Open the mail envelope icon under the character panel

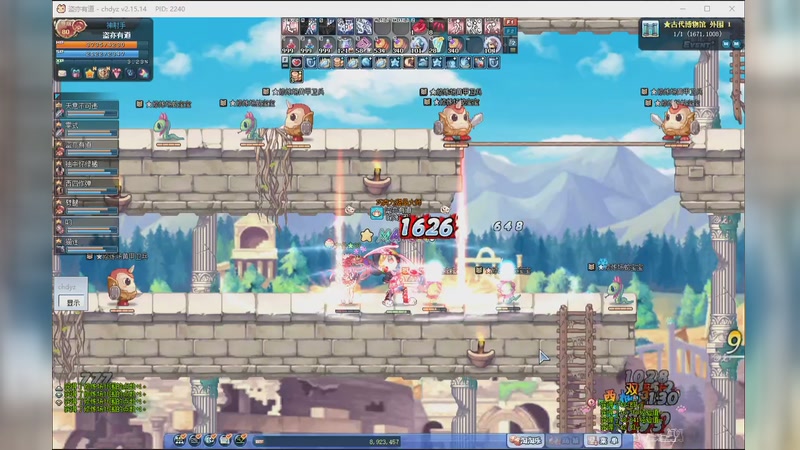point(62,73)
